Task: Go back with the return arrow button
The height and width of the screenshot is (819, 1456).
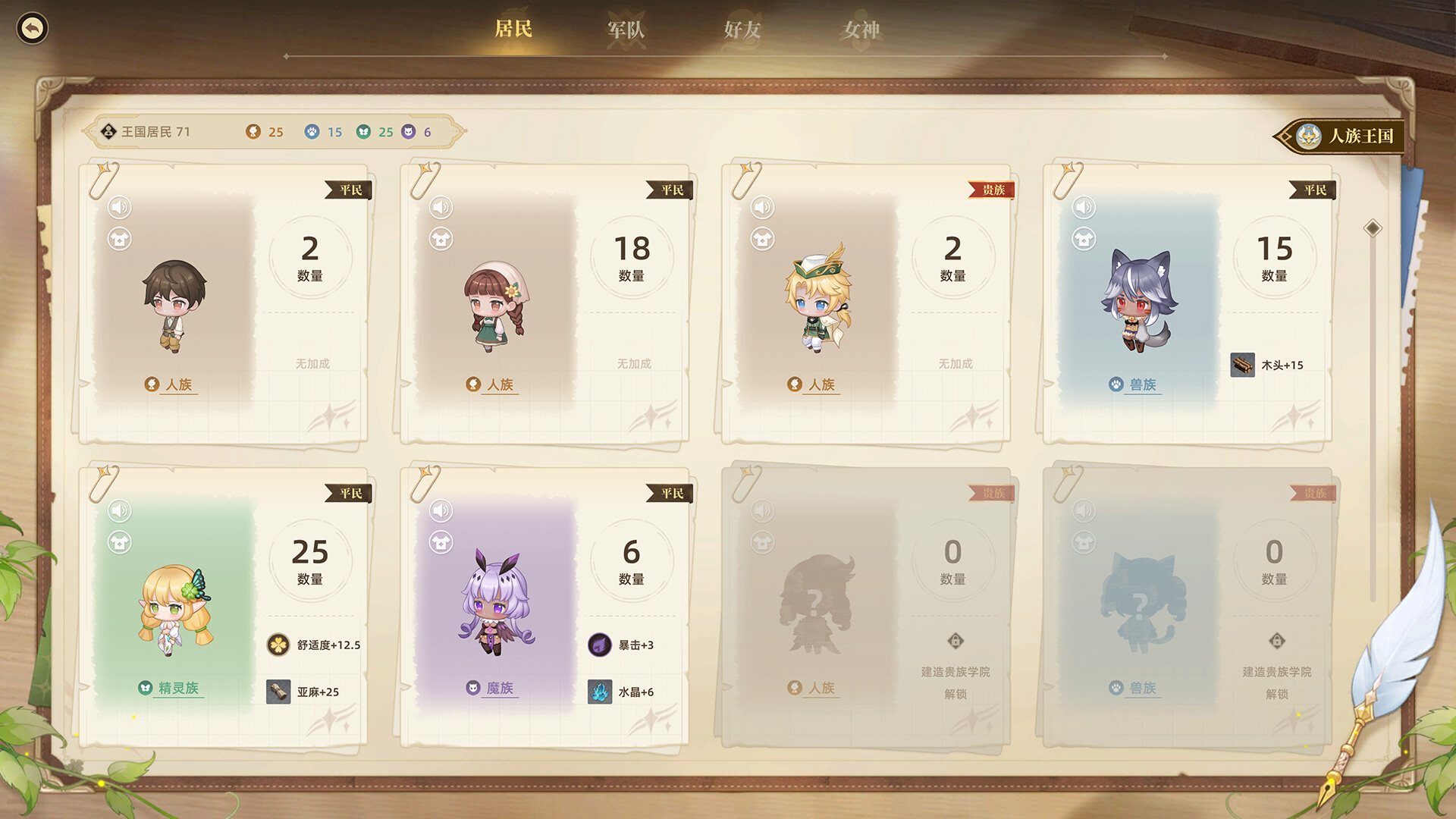Action: pyautogui.click(x=32, y=29)
